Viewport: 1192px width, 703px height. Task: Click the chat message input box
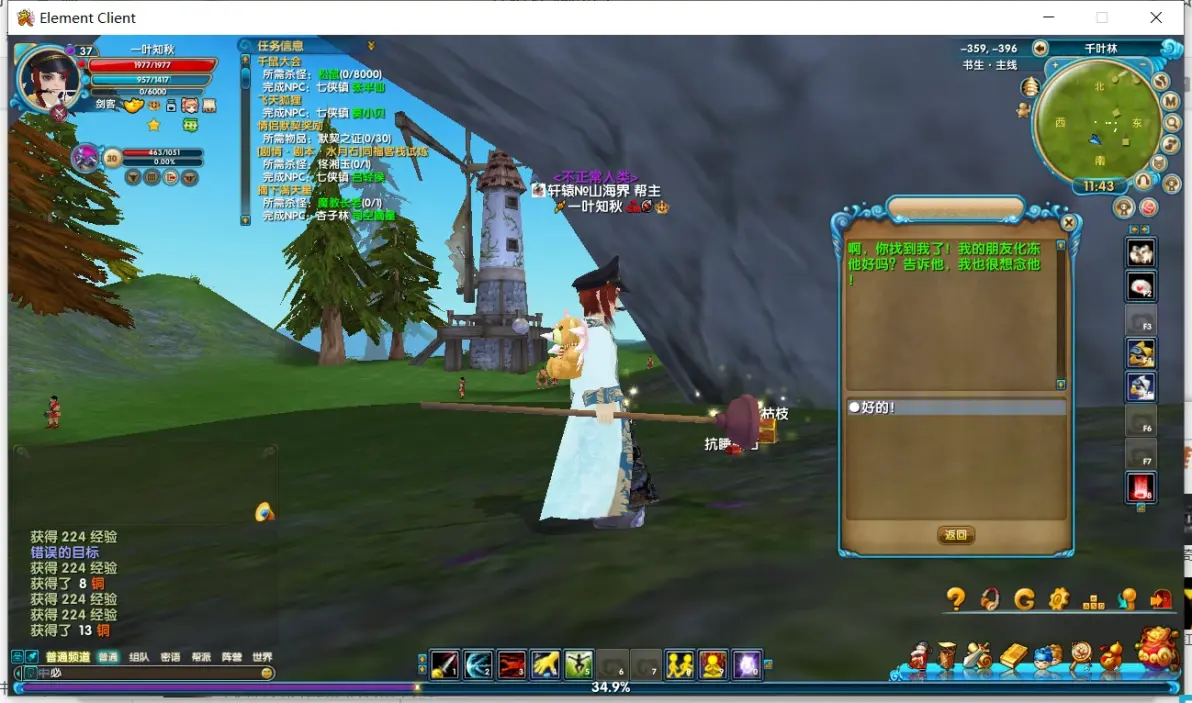pyautogui.click(x=150, y=673)
